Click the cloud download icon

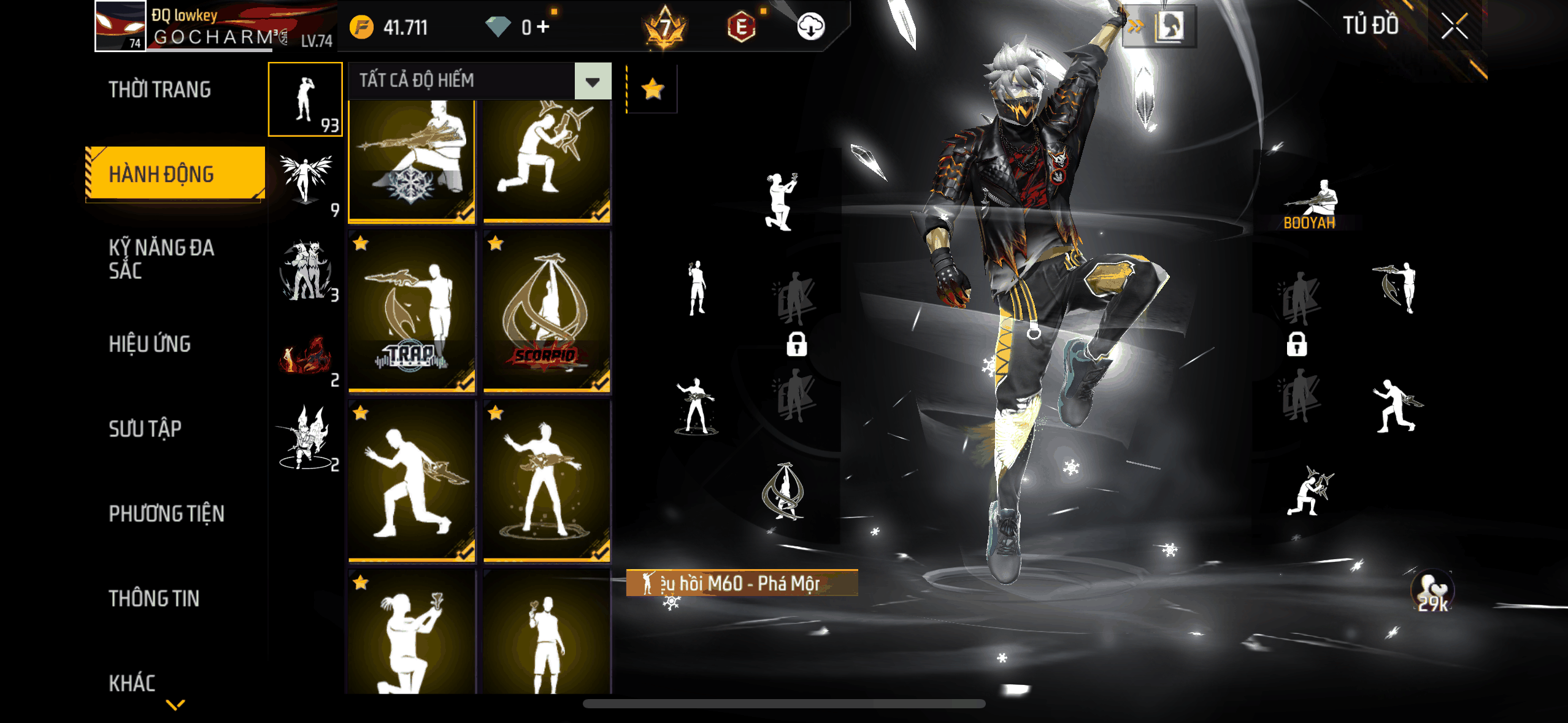coord(810,27)
